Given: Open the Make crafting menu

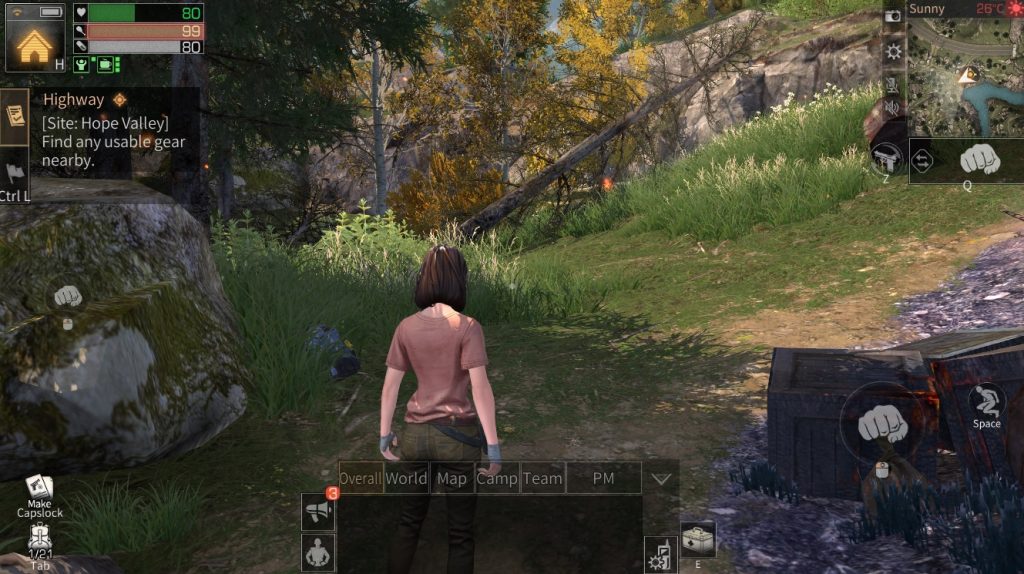Looking at the screenshot, I should click(x=39, y=492).
